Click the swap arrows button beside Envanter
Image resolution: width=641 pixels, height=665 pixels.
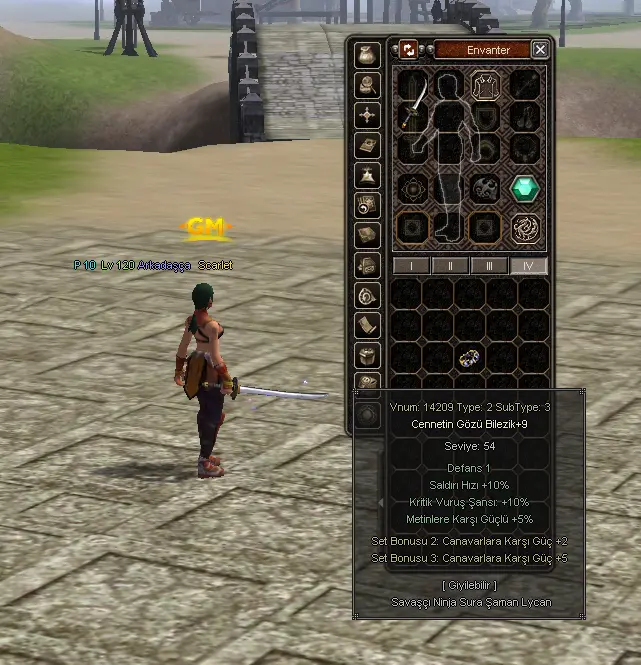click(x=409, y=49)
